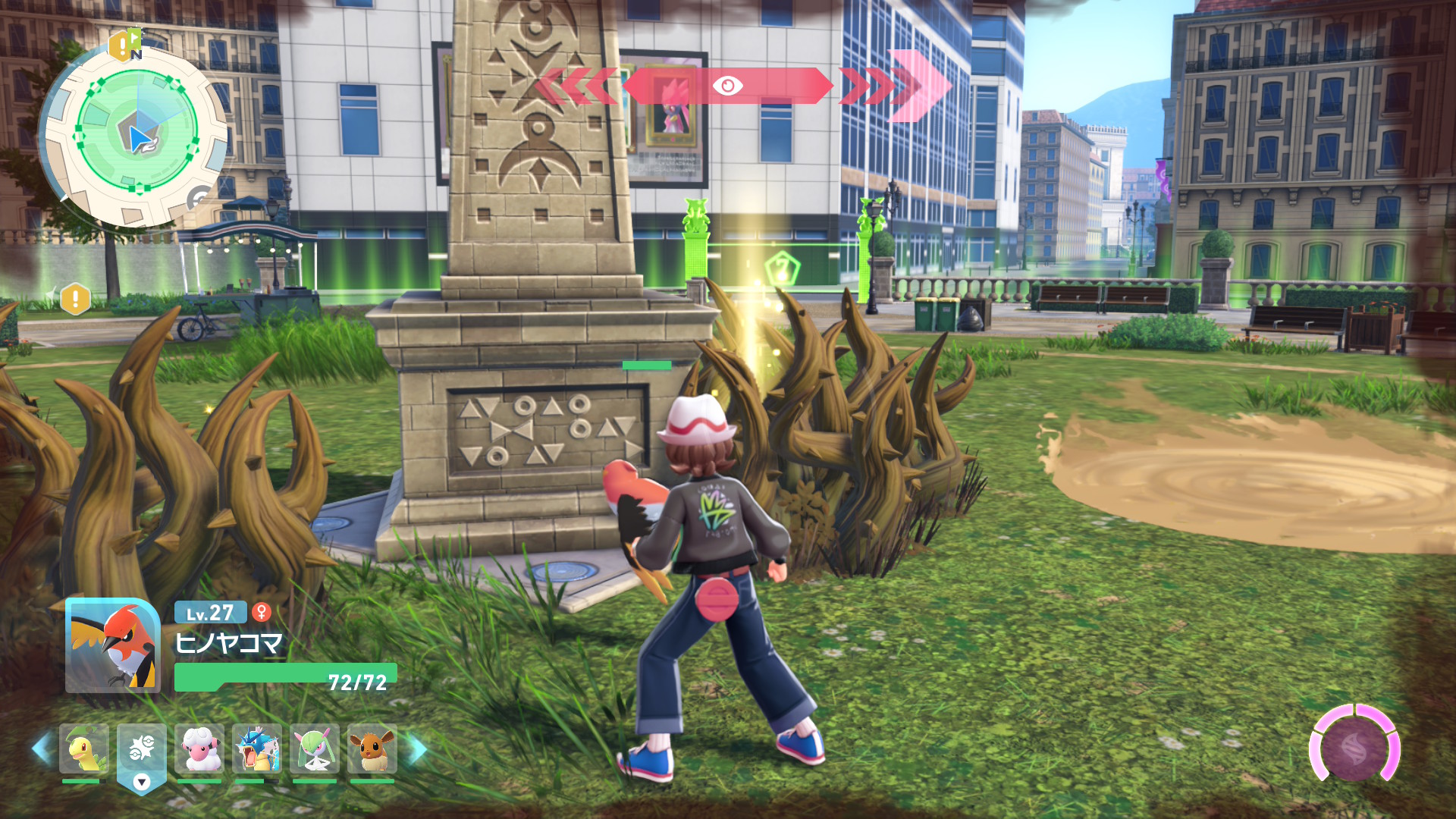Click the right party scroll arrow
1456x819 pixels.
tap(416, 749)
